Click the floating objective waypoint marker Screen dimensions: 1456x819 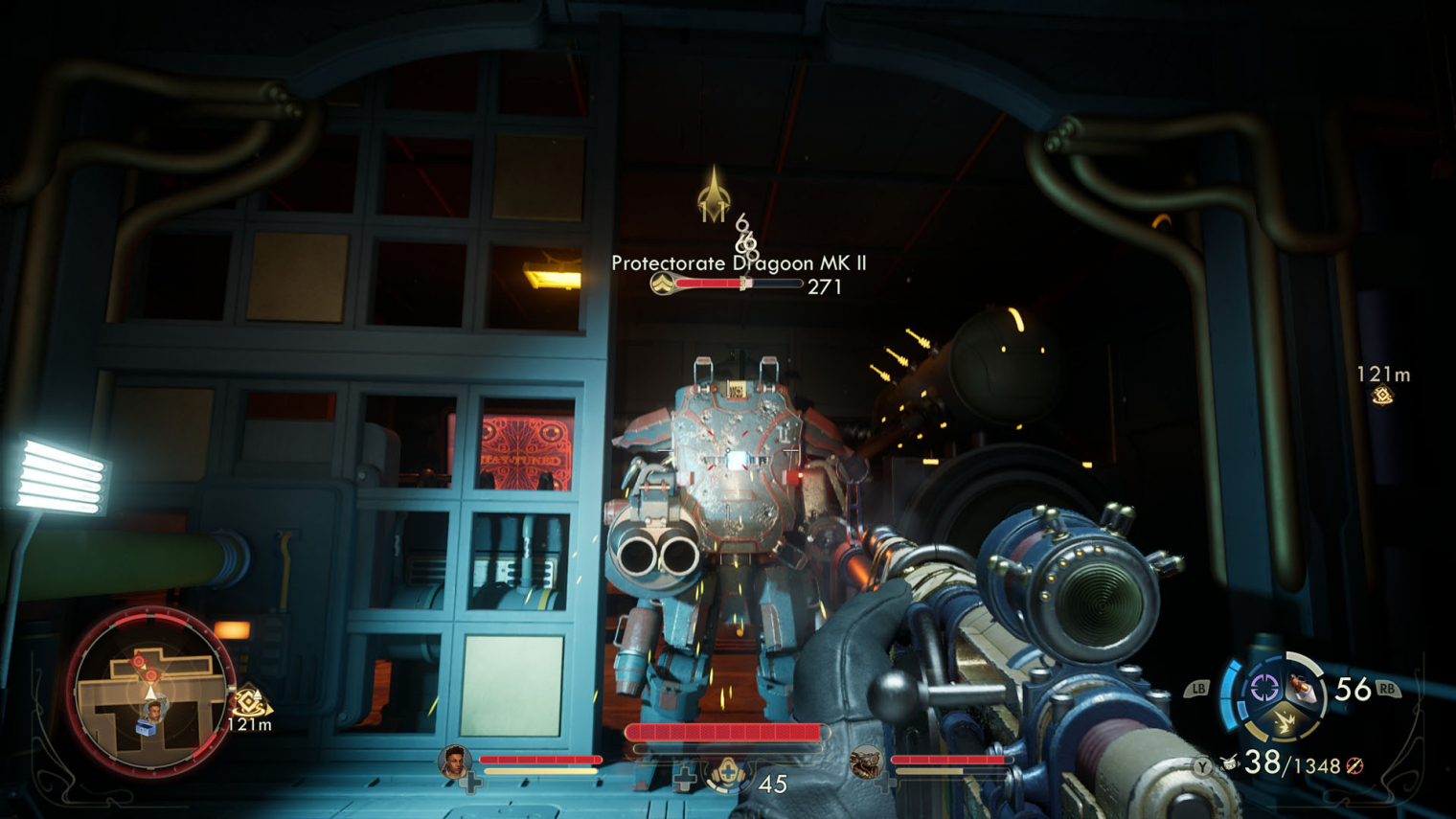(1382, 396)
